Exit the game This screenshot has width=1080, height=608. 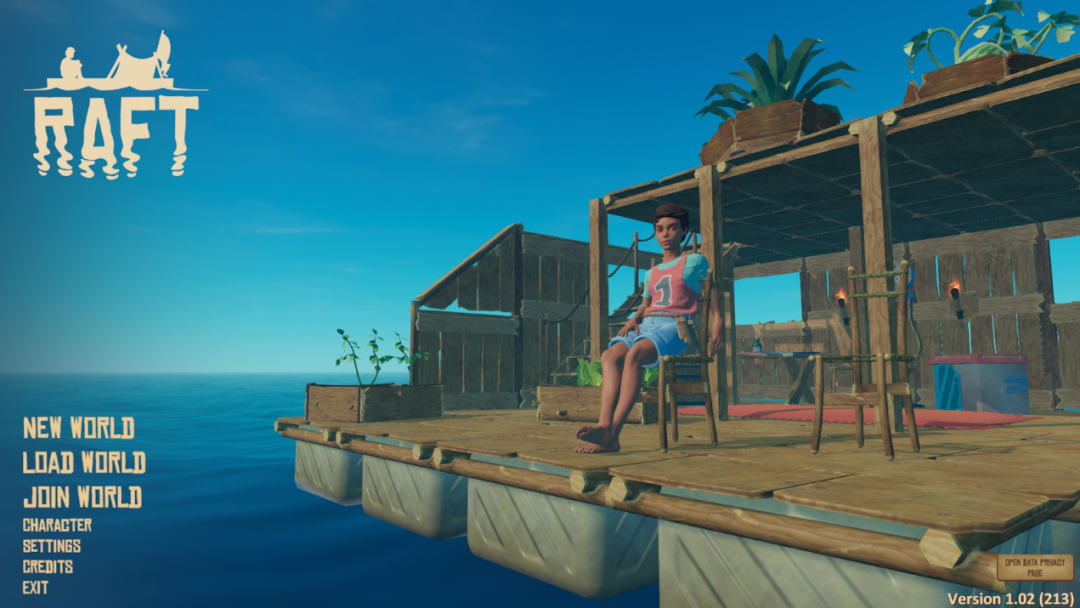(x=36, y=588)
